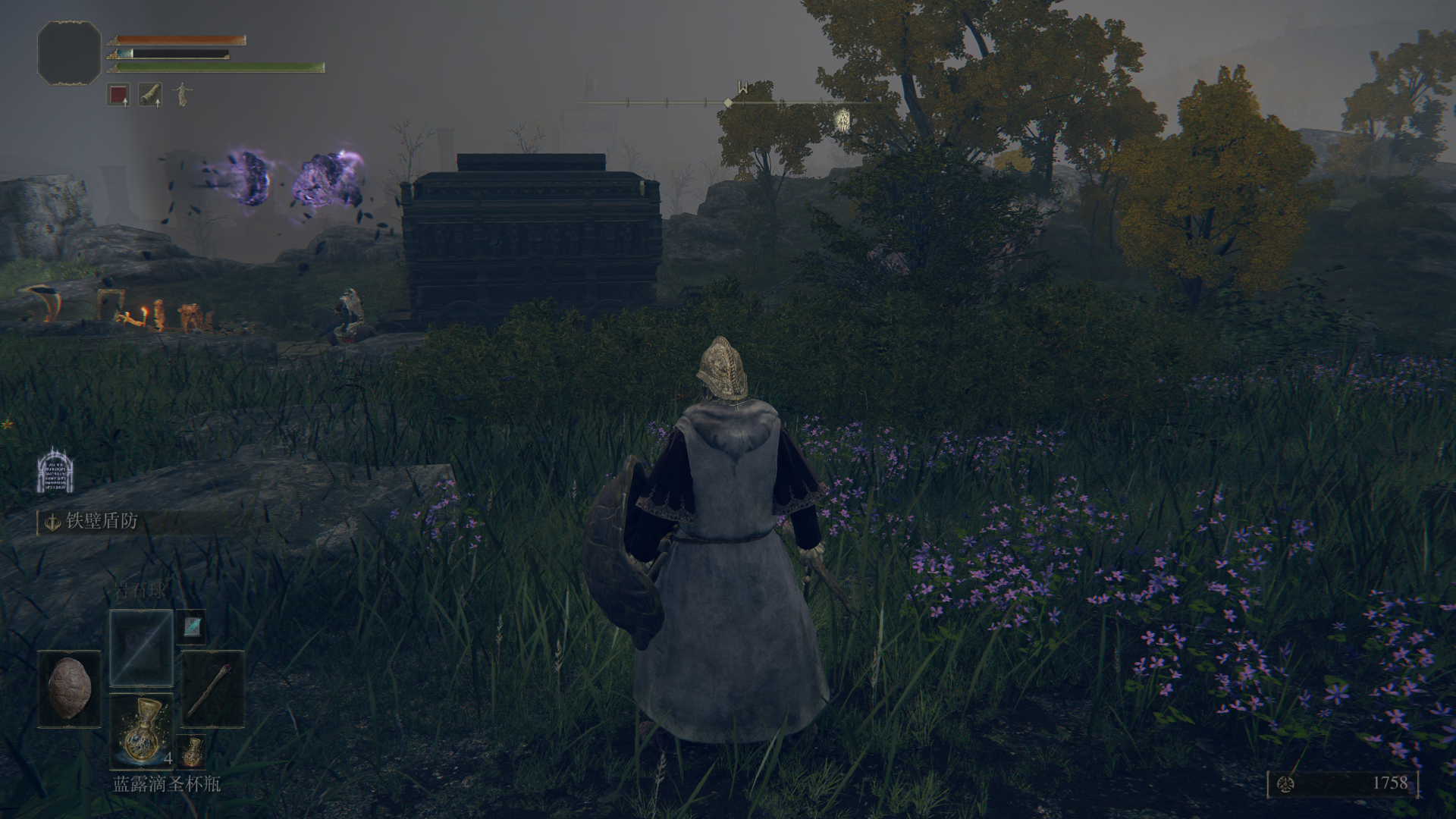Click the green stamina buff status icon
Screen dimensions: 1456x819
point(150,95)
